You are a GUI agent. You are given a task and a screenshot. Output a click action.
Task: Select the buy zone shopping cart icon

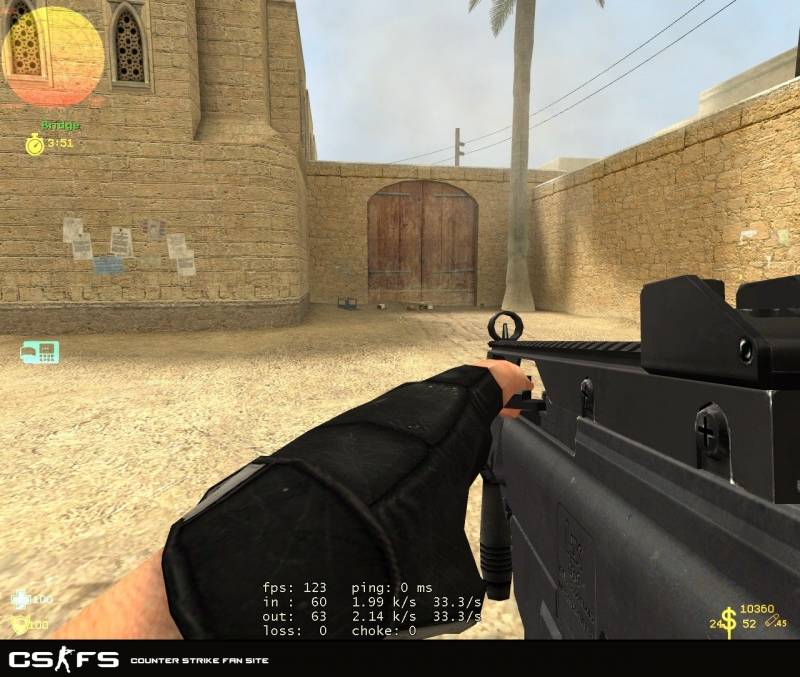[40, 352]
